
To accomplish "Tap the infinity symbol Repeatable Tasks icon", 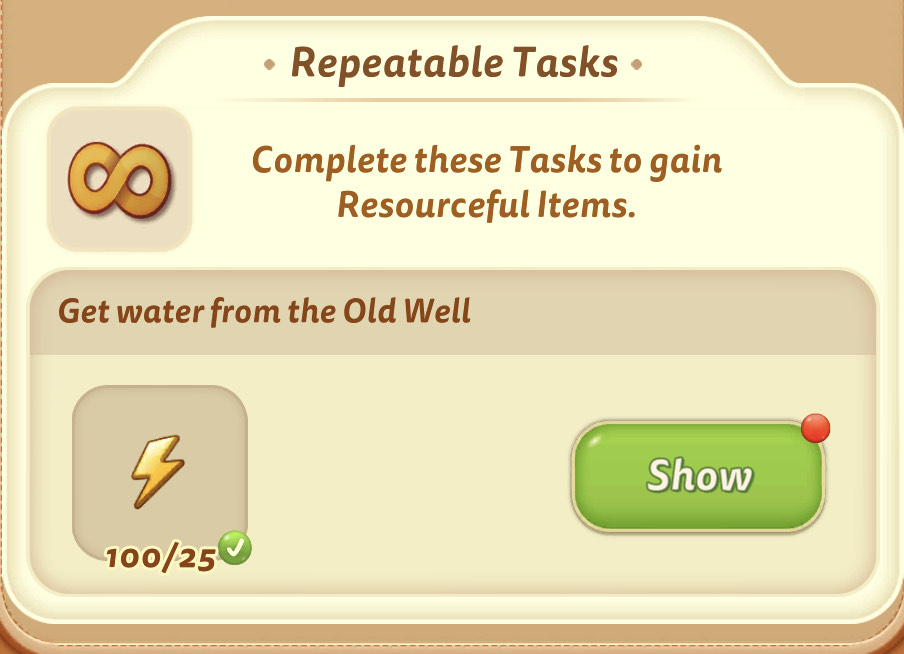I will [x=119, y=178].
